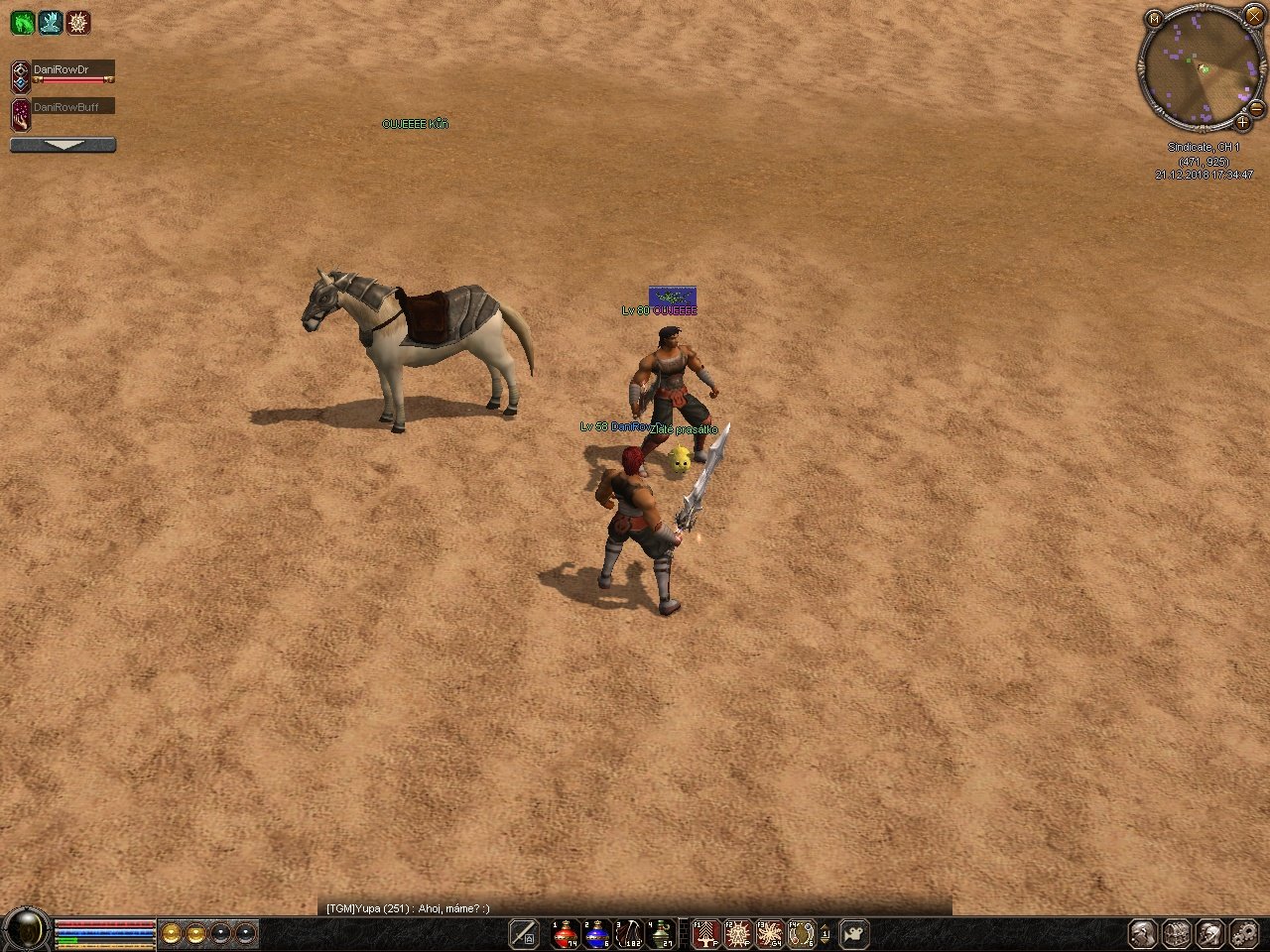Image resolution: width=1270 pixels, height=952 pixels.
Task: Click the green horse buff icon
Action: pos(22,22)
